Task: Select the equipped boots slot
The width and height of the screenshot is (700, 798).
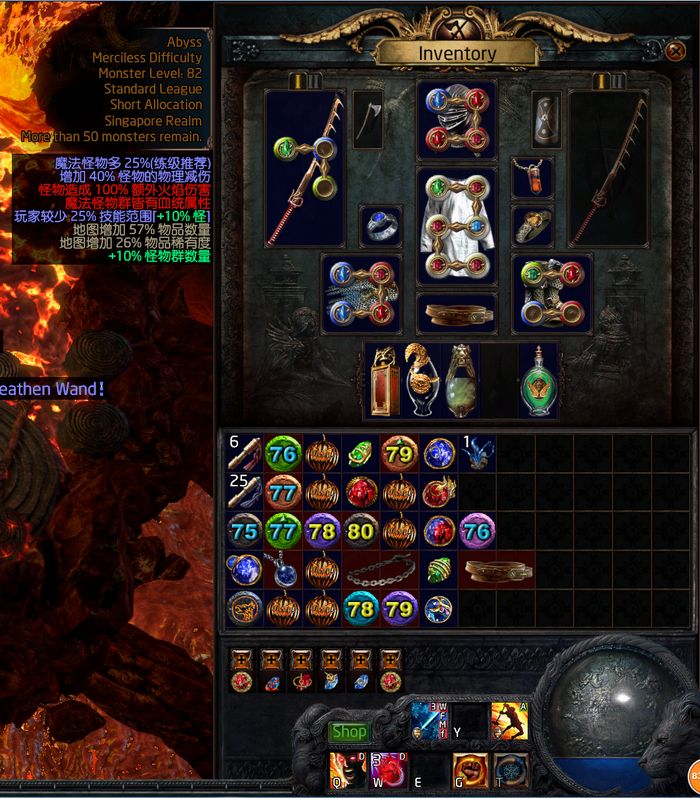Action: (x=551, y=292)
